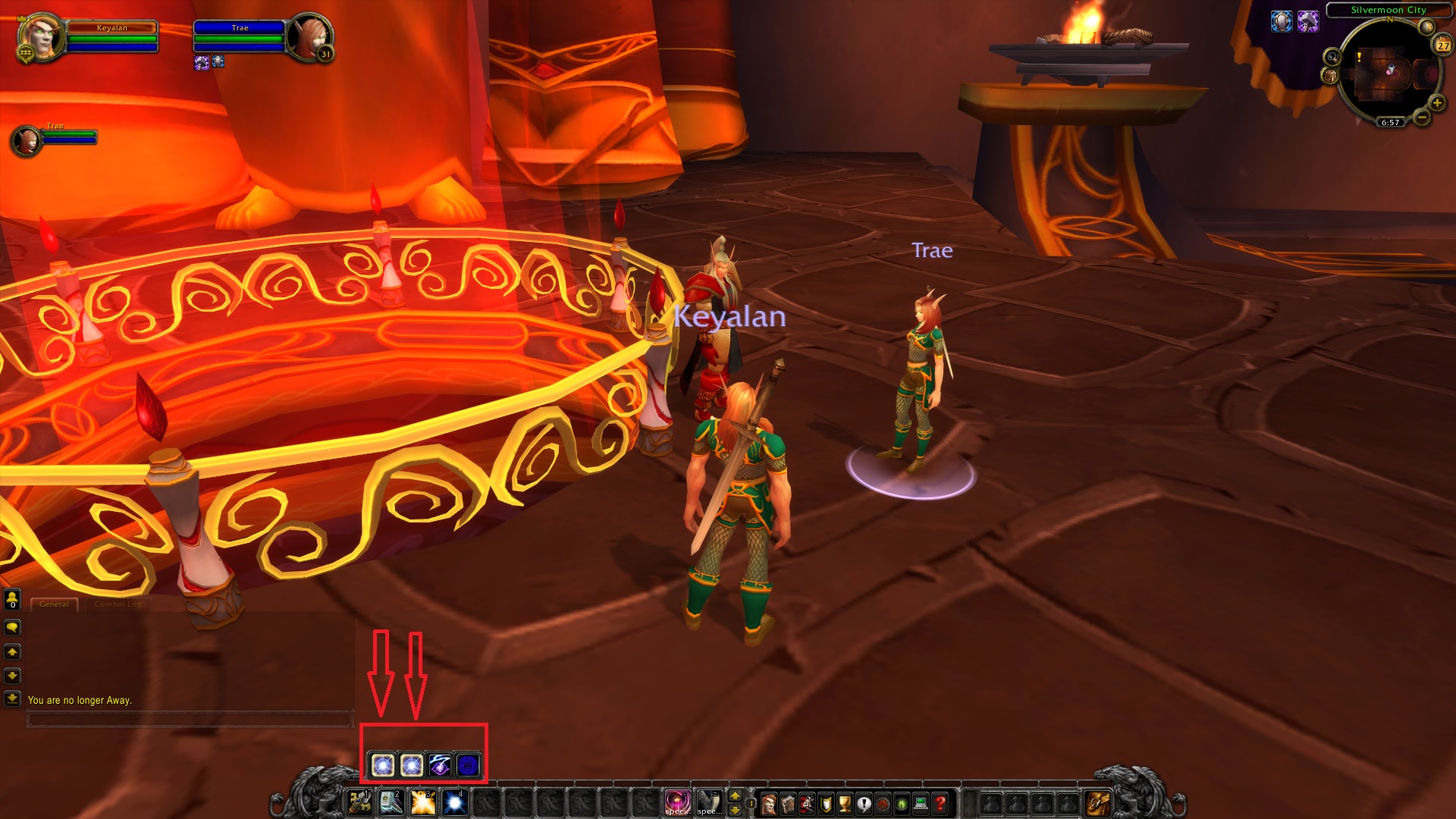Screen dimensions: 1456x819
Task: Open the character info portrait icon
Action: tap(768, 805)
